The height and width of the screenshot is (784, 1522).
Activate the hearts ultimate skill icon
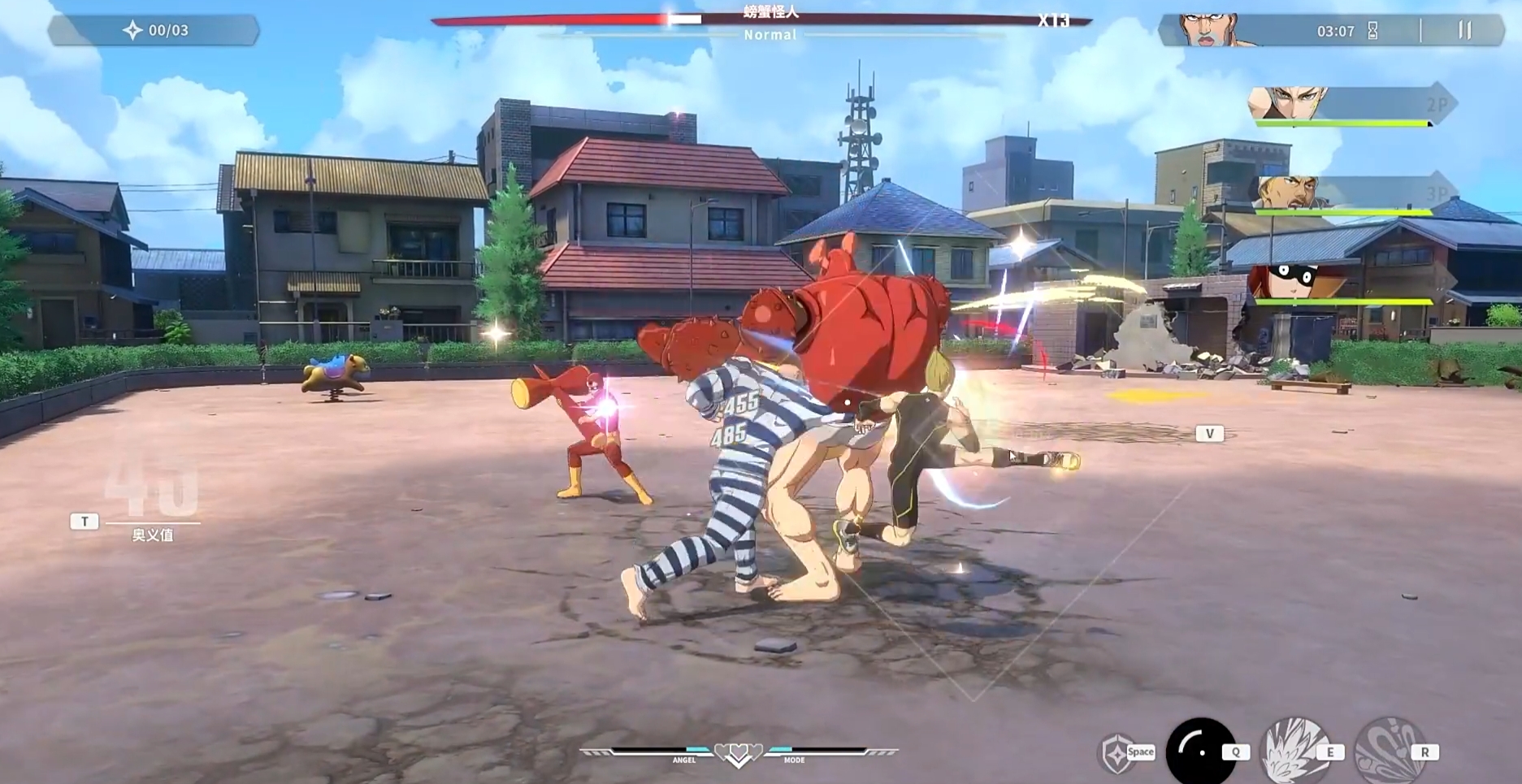(x=1389, y=751)
